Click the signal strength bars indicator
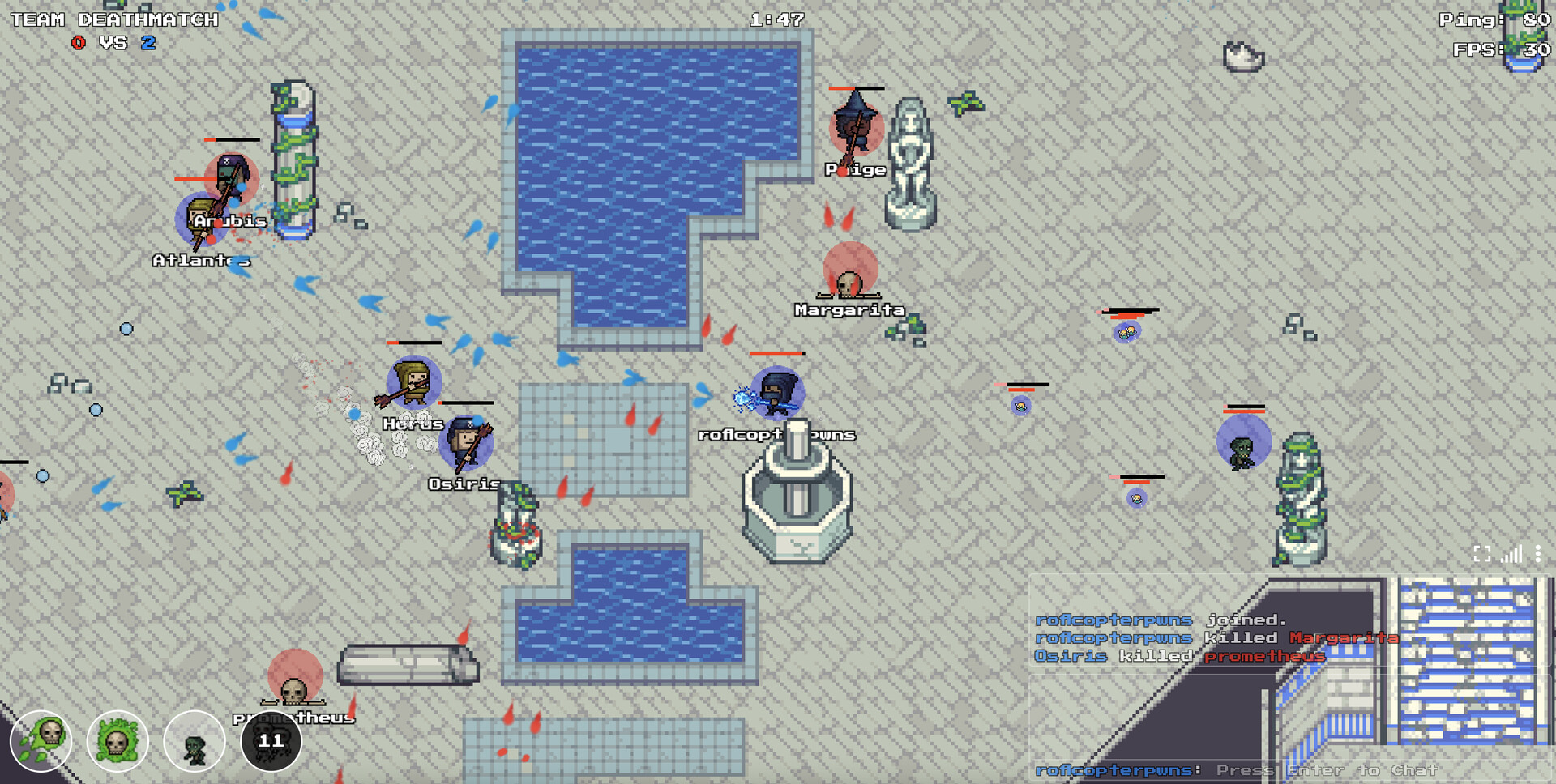Viewport: 1556px width, 784px height. [1511, 554]
